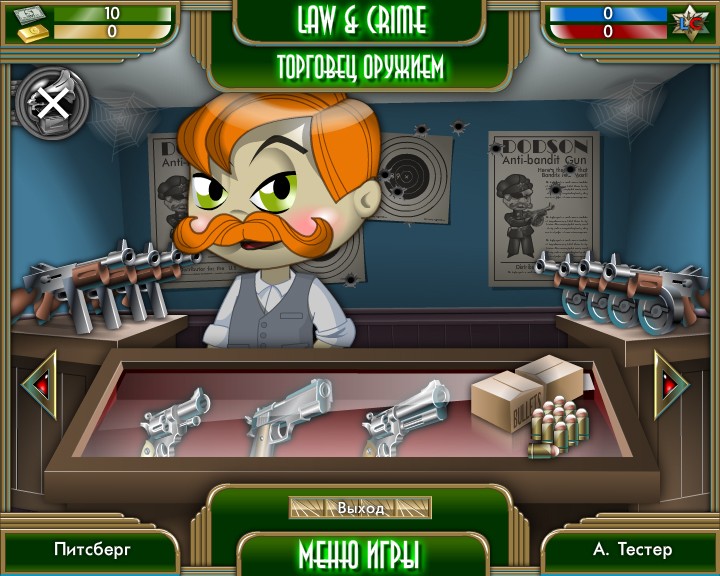Open the МЕНЮ ИГРЫ game menu
This screenshot has width=720, height=576.
point(360,553)
